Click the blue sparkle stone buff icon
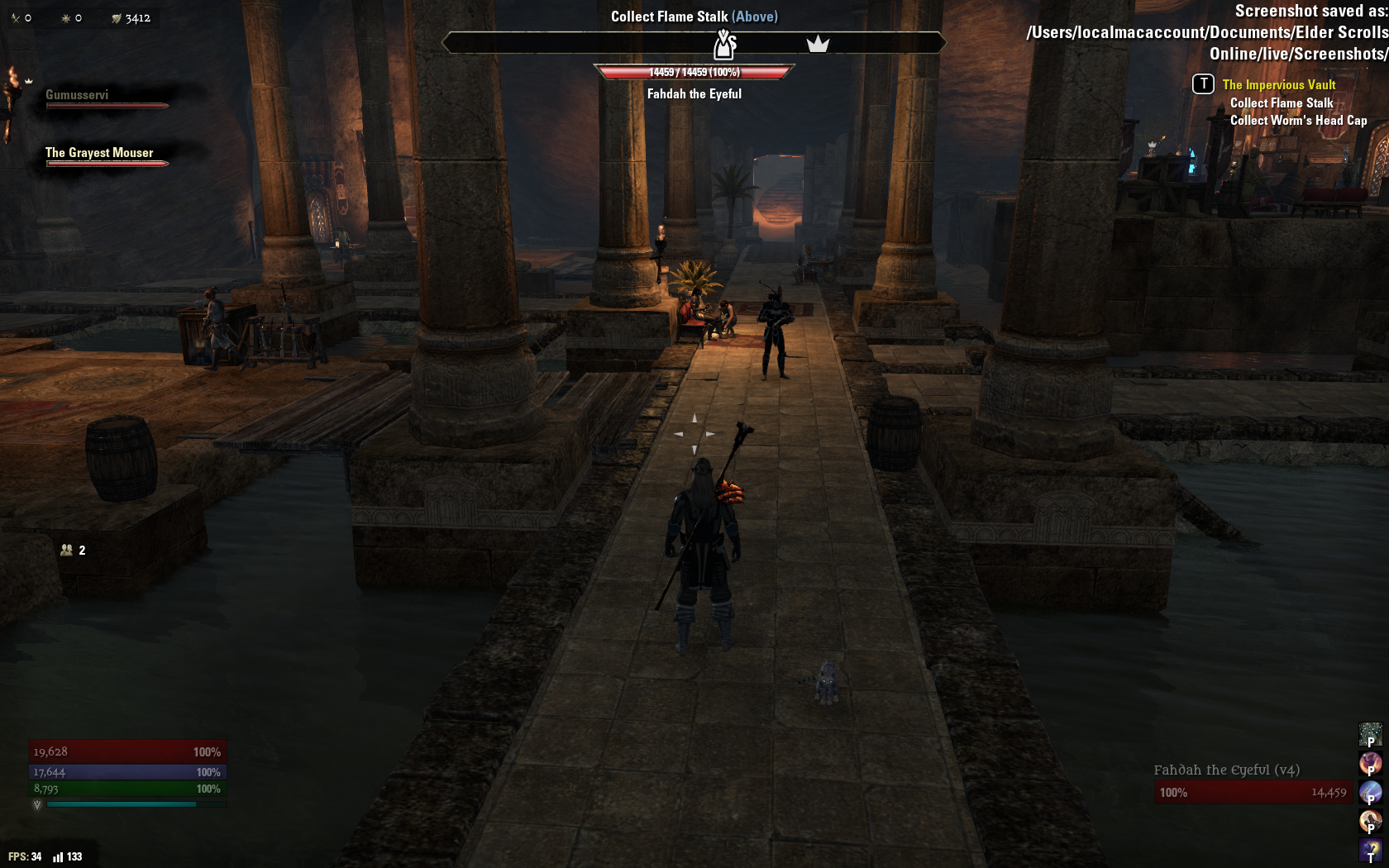1389x868 pixels. 1370,733
